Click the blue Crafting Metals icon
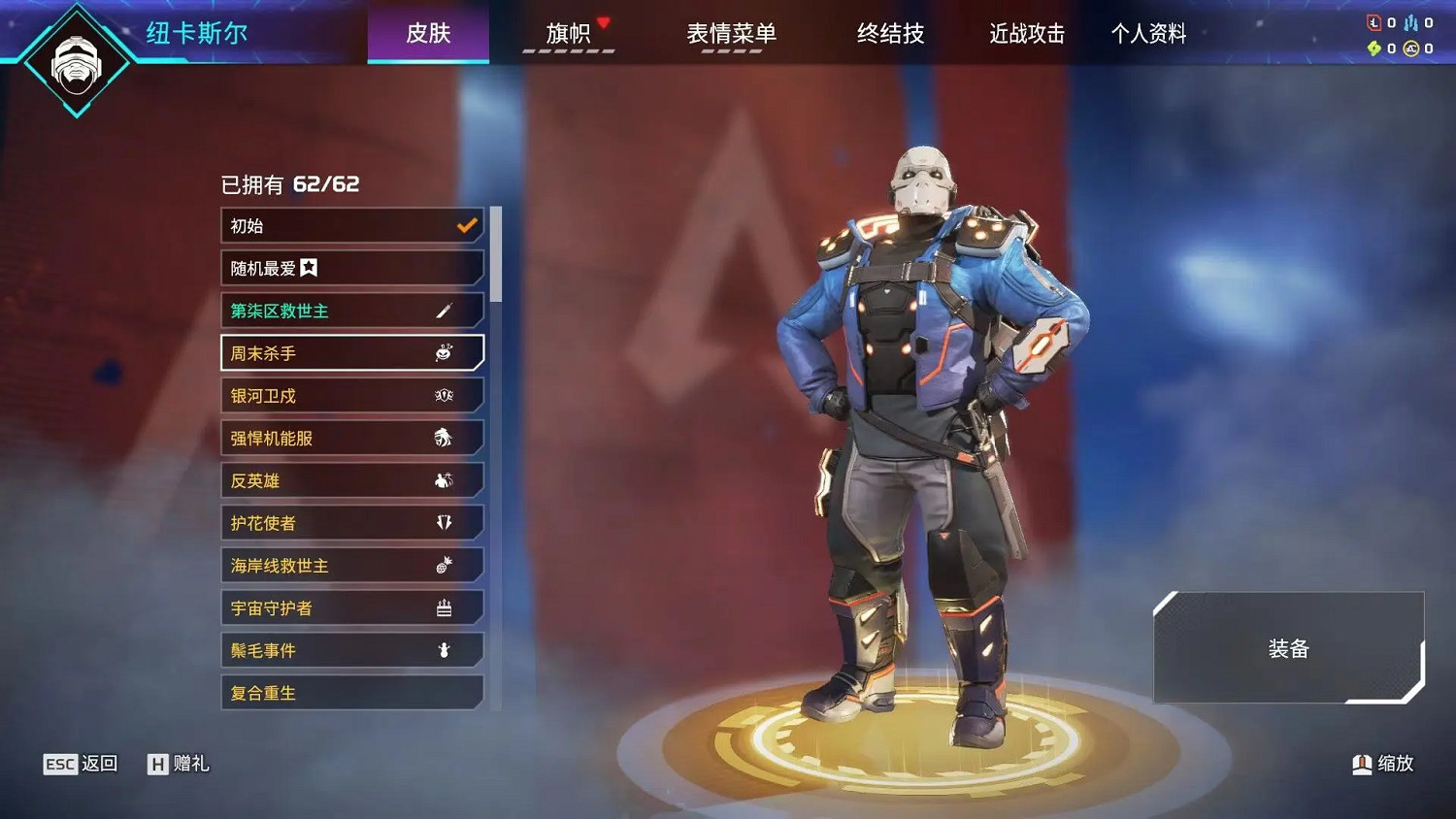Viewport: 1456px width, 819px height. pos(1410,22)
